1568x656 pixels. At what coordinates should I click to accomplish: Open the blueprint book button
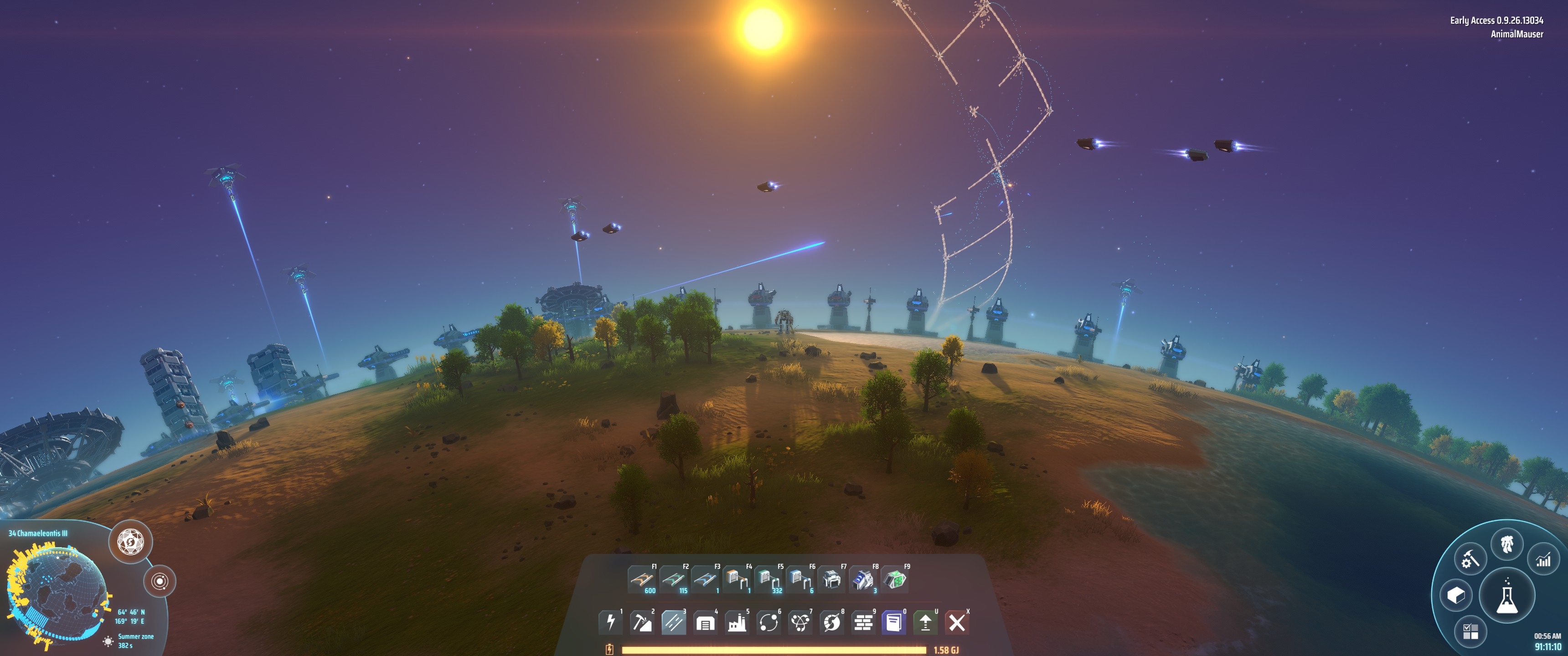[x=894, y=623]
